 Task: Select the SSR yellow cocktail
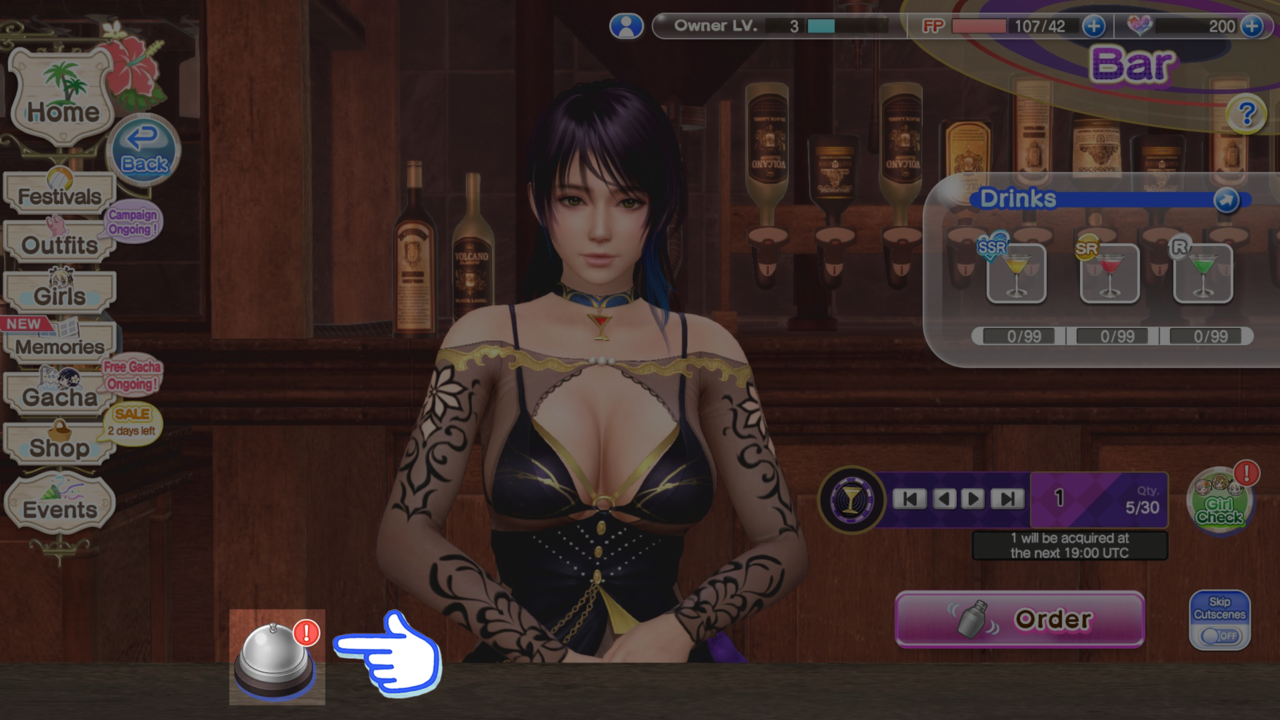tap(1016, 273)
